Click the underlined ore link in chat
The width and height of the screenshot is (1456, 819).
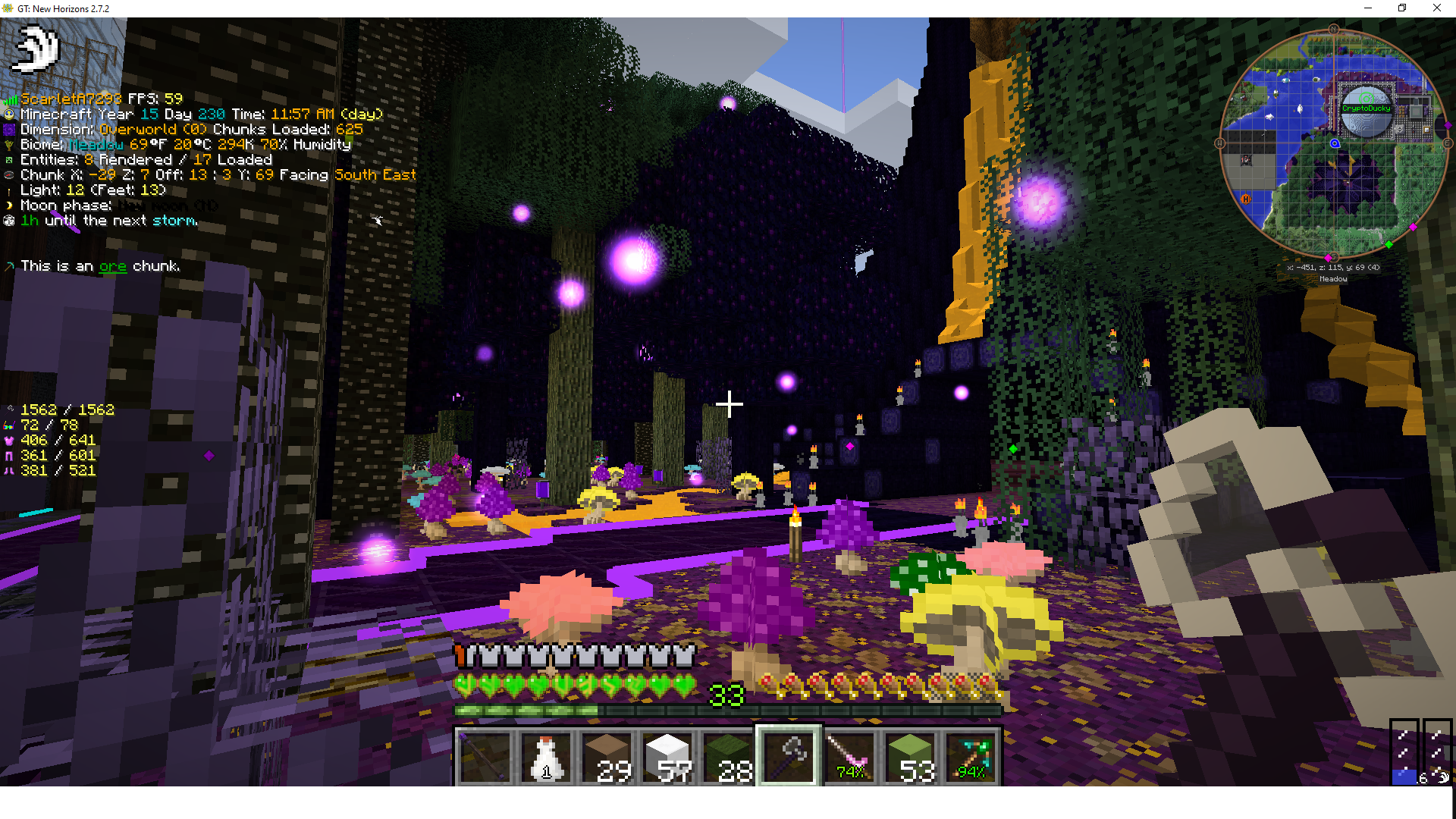pyautogui.click(x=112, y=266)
